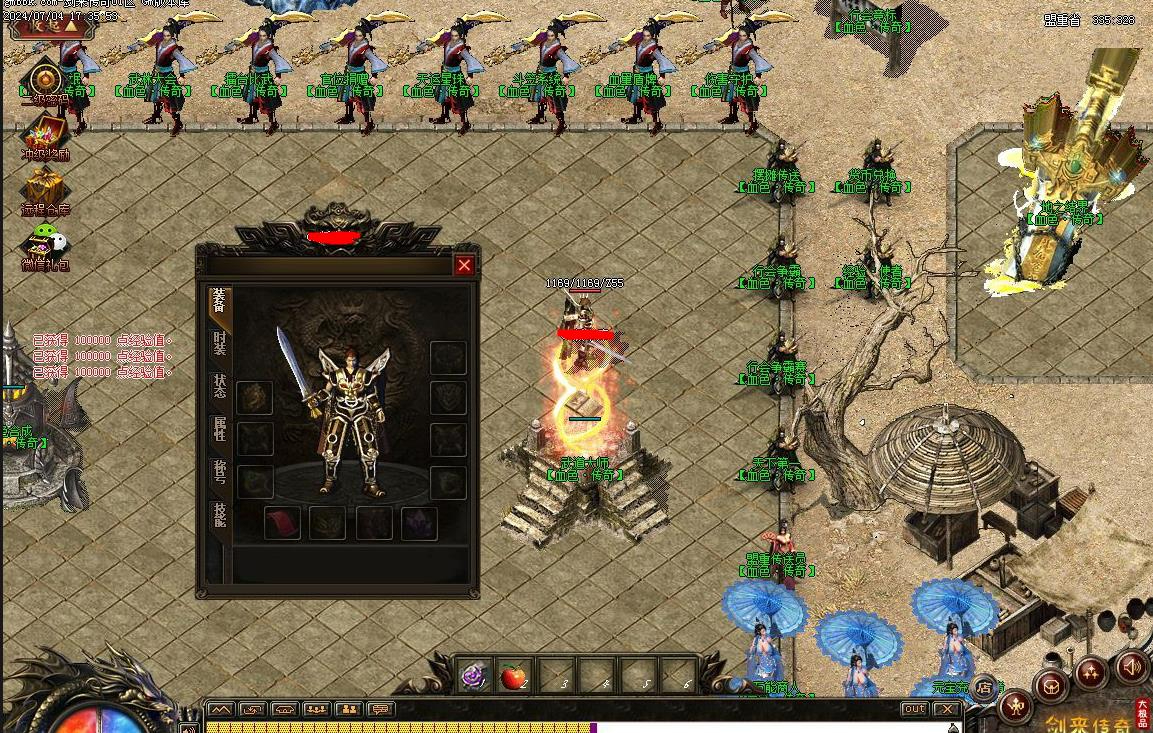The height and width of the screenshot is (733, 1153).
Task: Open the 冲级奖励 level-up reward chest
Action: 44,135
